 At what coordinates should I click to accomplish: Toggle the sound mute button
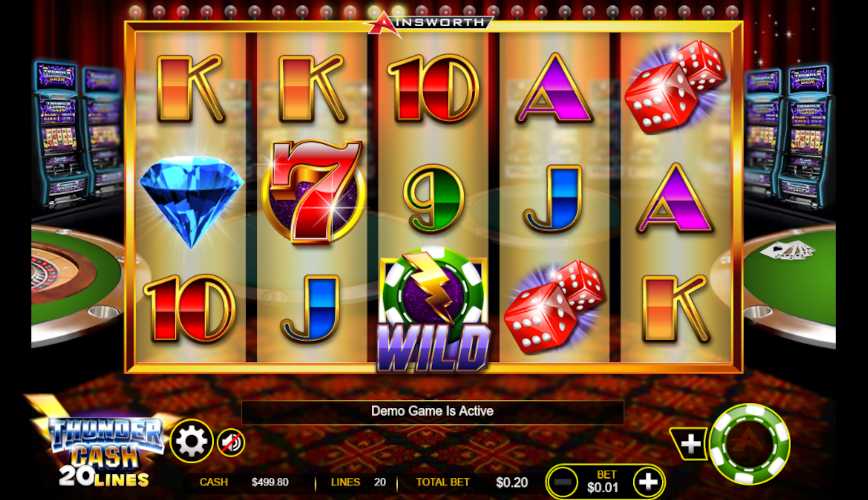[x=231, y=441]
